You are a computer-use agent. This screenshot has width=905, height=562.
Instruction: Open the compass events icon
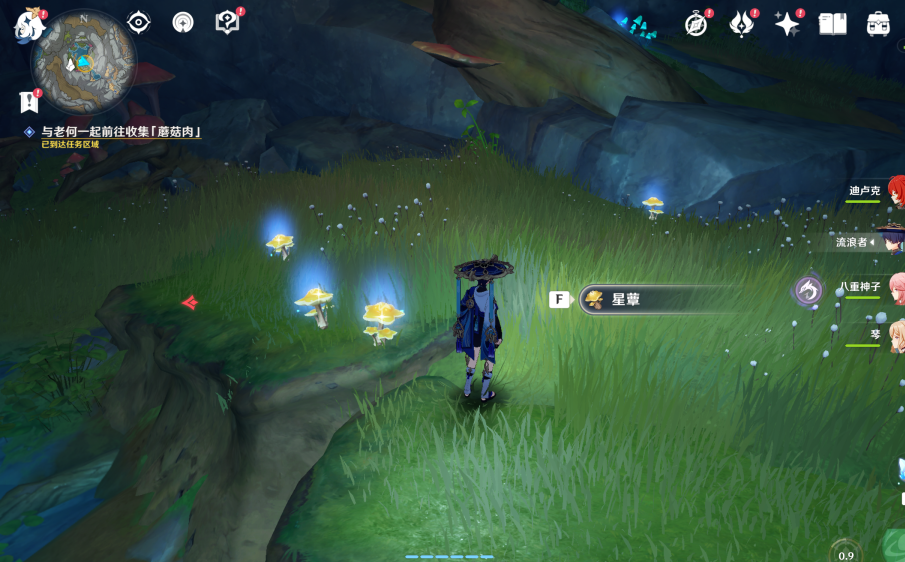pyautogui.click(x=696, y=24)
